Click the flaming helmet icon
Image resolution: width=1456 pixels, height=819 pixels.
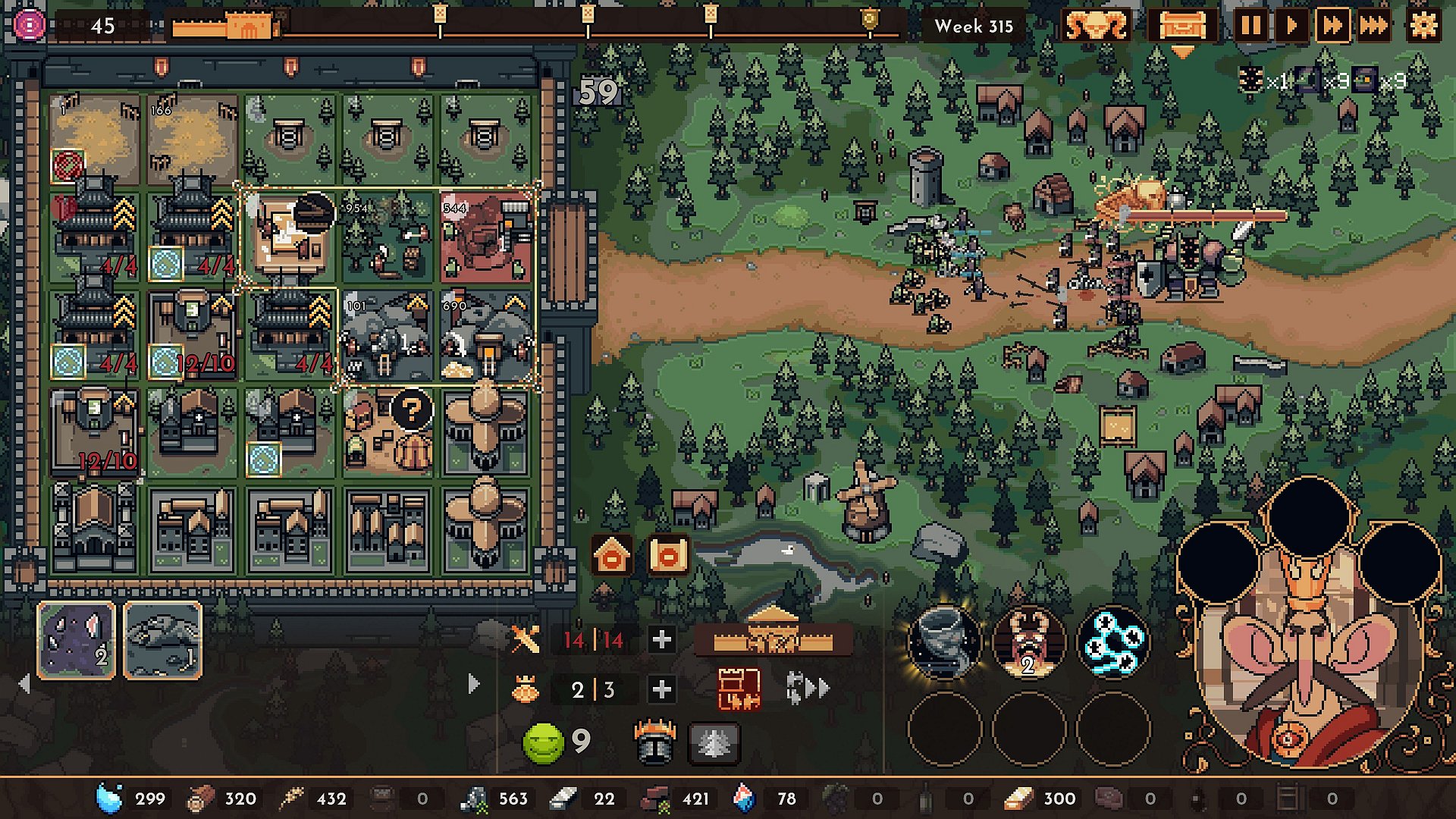point(654,741)
